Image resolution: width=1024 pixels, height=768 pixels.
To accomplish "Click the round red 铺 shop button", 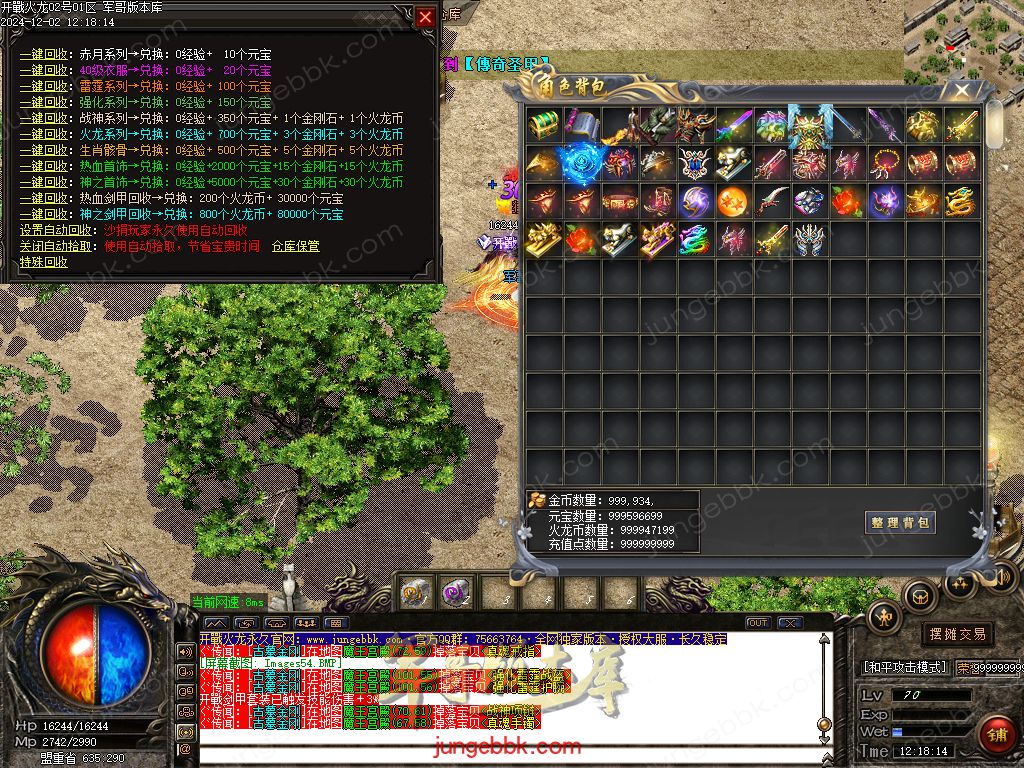I will pos(996,734).
